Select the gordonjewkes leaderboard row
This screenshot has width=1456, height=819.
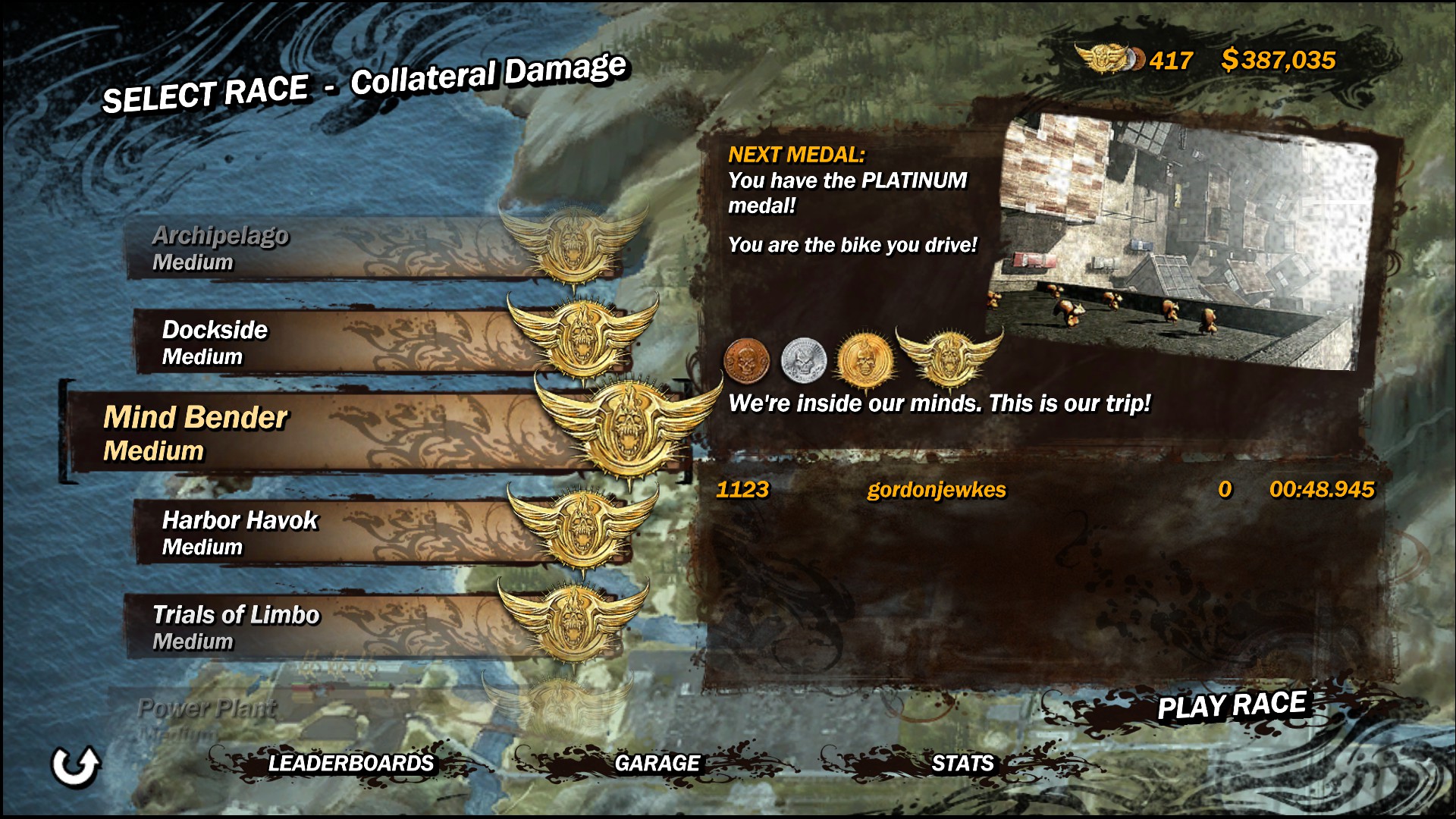tap(1044, 490)
